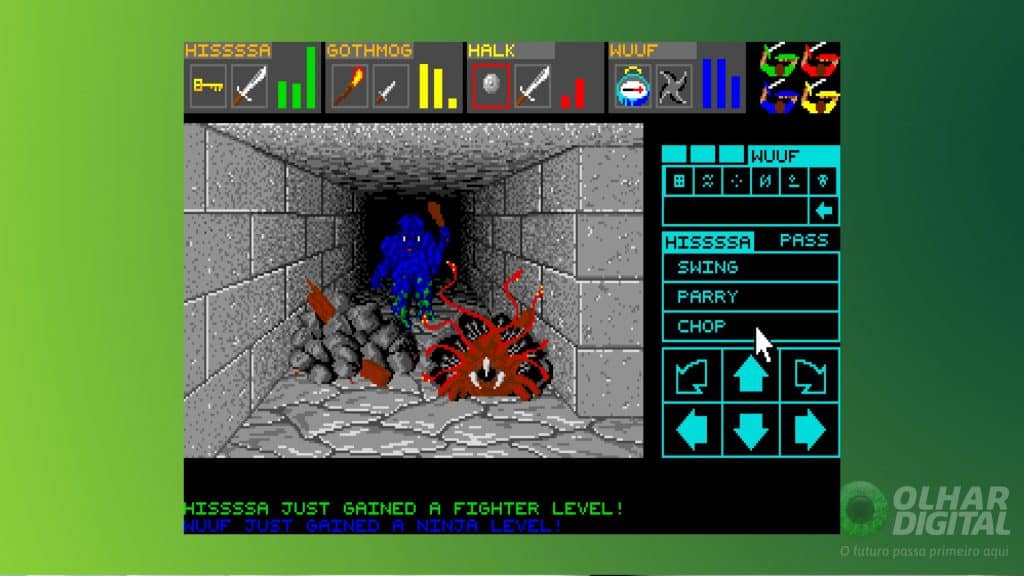Click PASS to skip the action

click(x=804, y=241)
